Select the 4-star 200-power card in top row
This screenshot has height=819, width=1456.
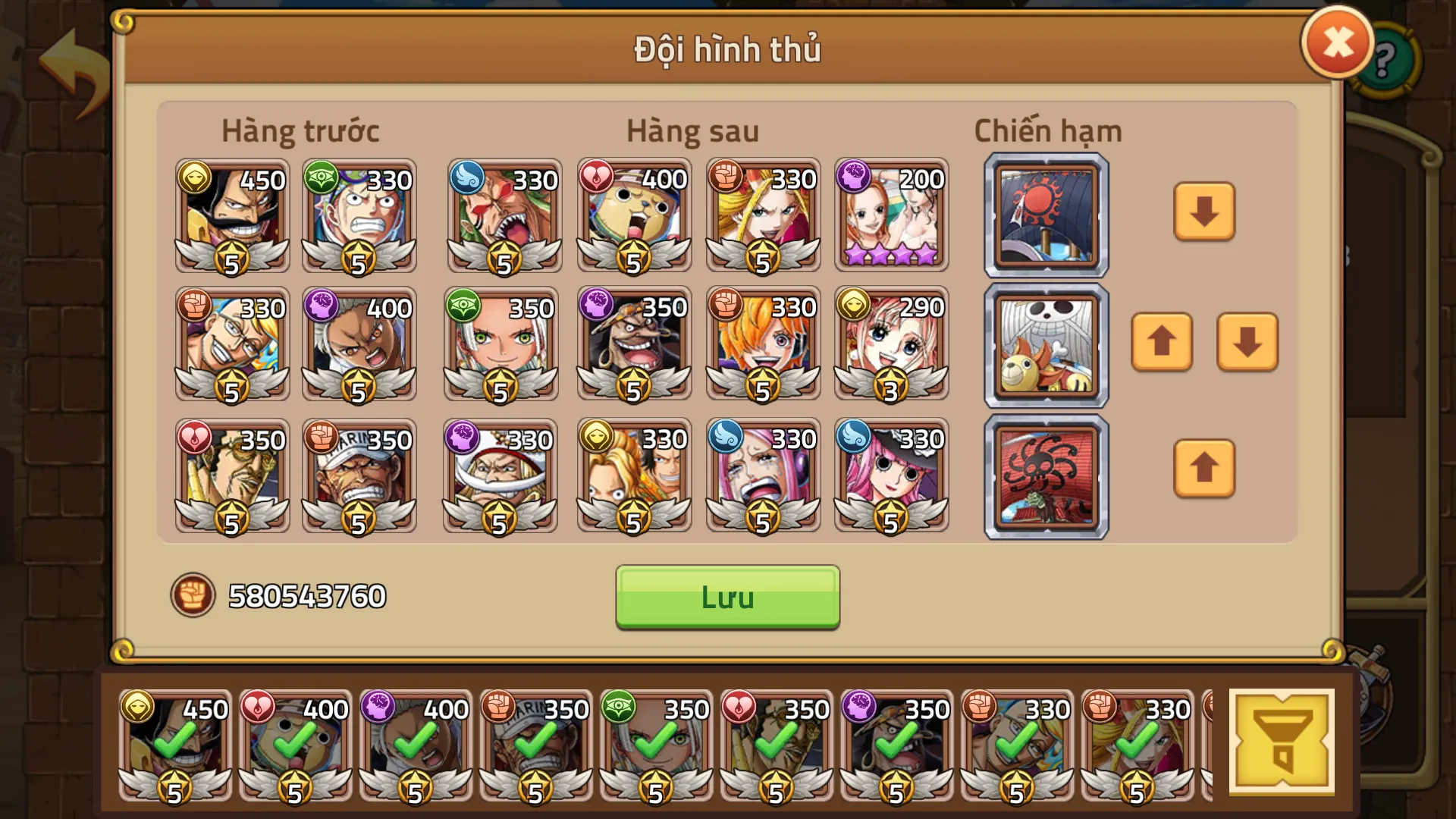[x=892, y=216]
